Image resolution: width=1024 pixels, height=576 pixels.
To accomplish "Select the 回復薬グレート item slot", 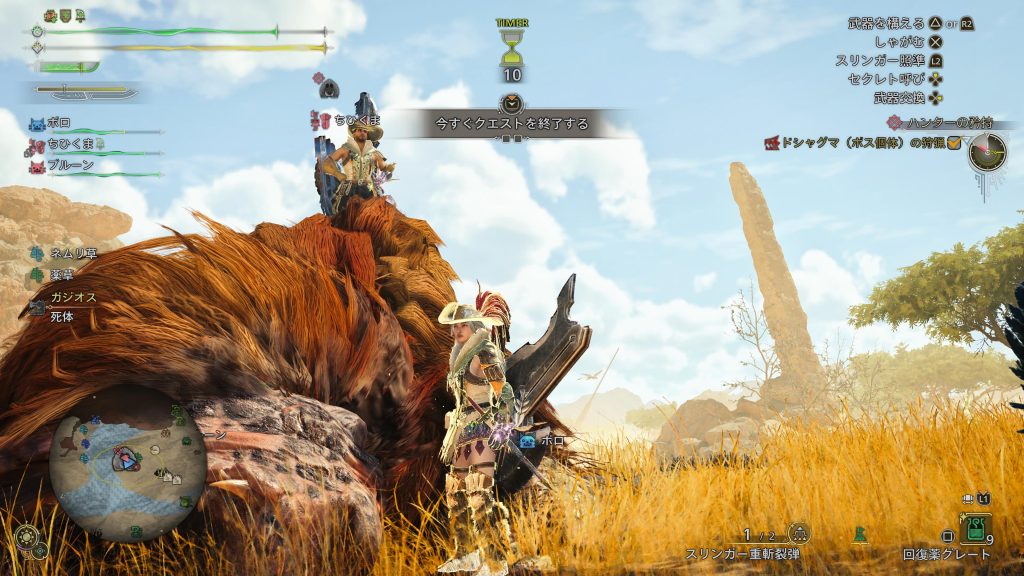I will (x=974, y=528).
